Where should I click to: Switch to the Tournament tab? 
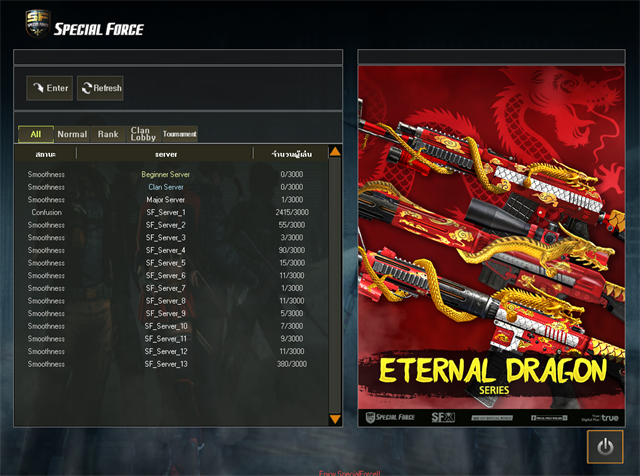180,134
